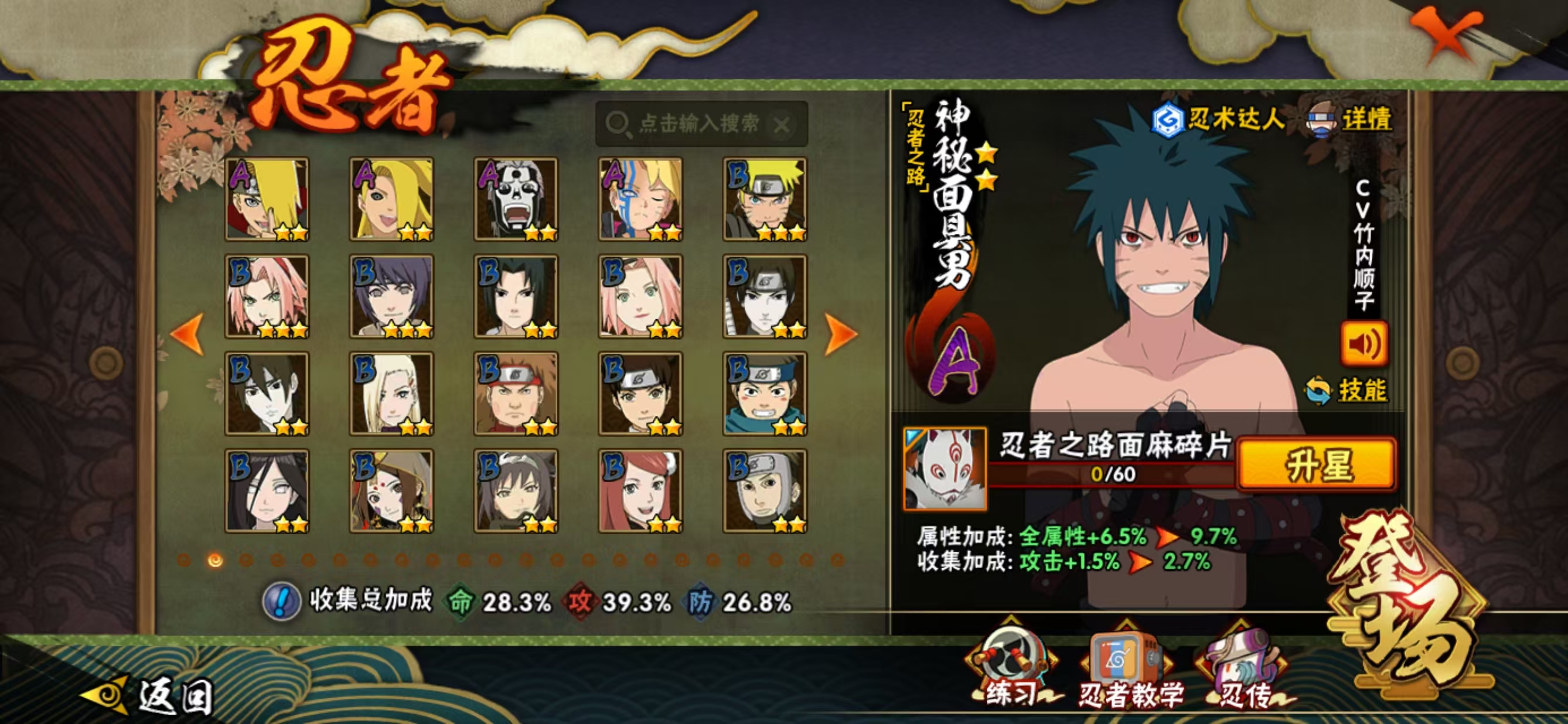Tap the 升星 star upgrade button
The height and width of the screenshot is (724, 1568).
coord(1317,464)
